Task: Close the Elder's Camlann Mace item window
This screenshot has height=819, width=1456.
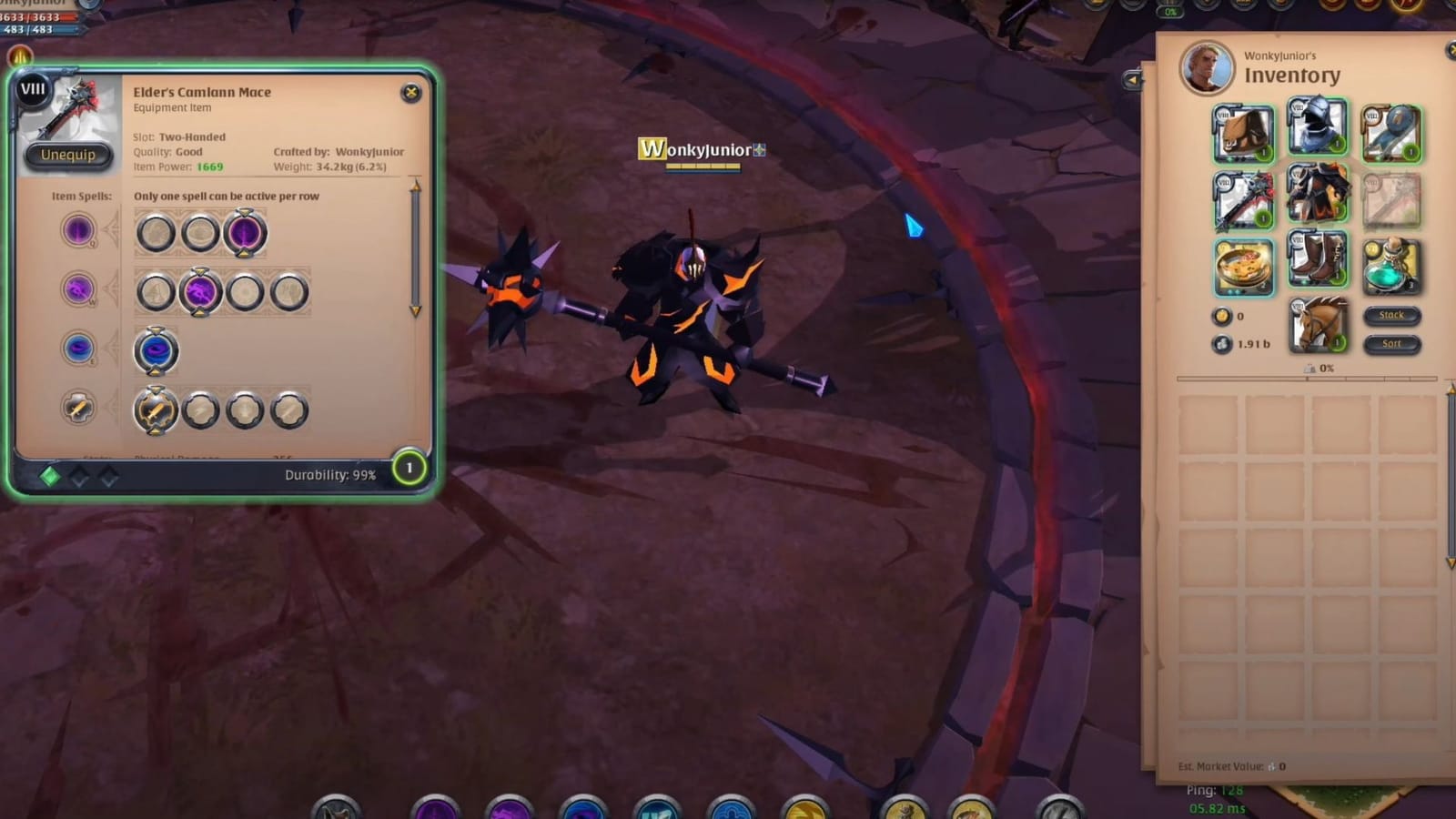Action: tap(411, 91)
